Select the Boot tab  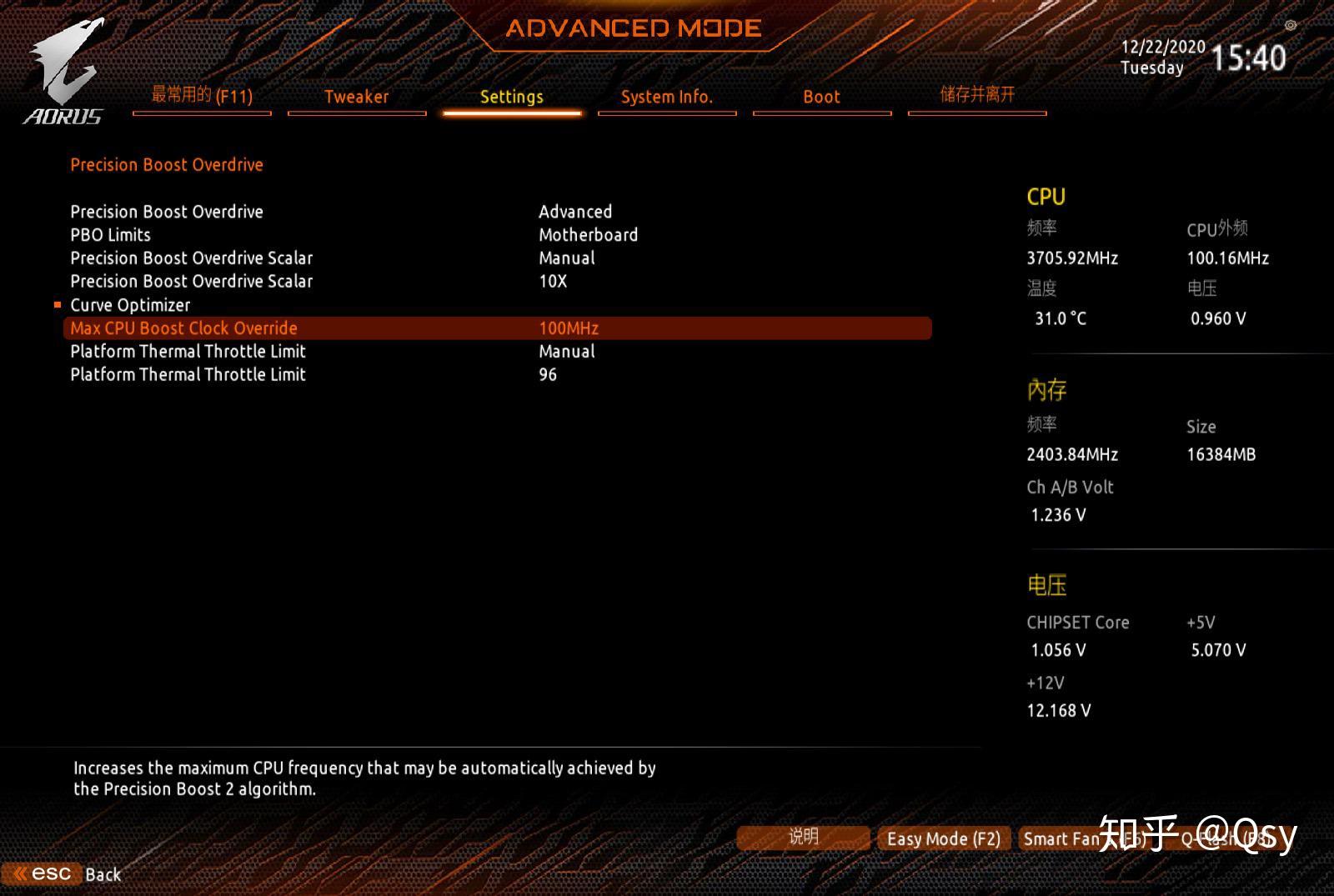pyautogui.click(x=821, y=97)
